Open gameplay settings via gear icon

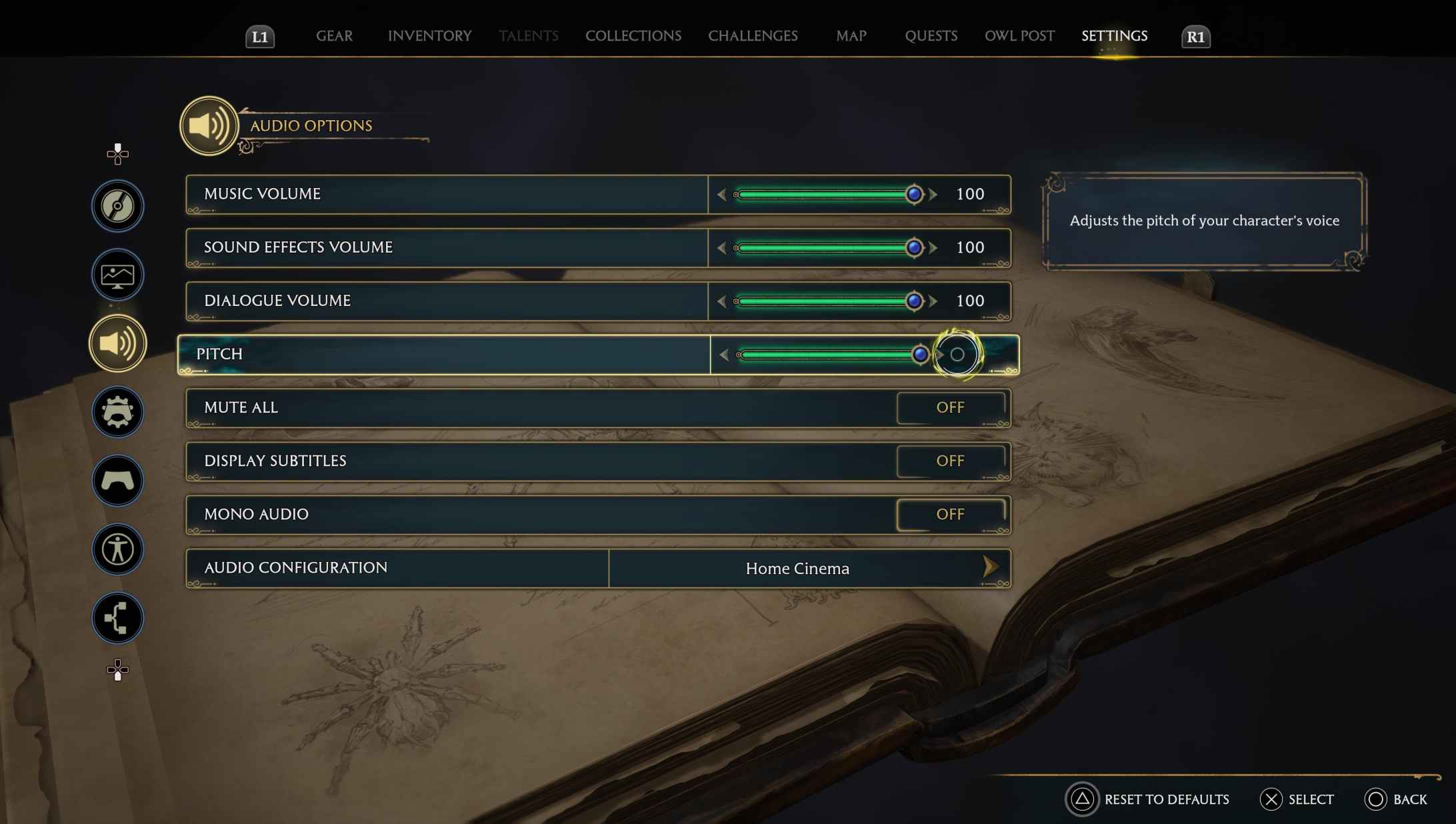pos(117,412)
